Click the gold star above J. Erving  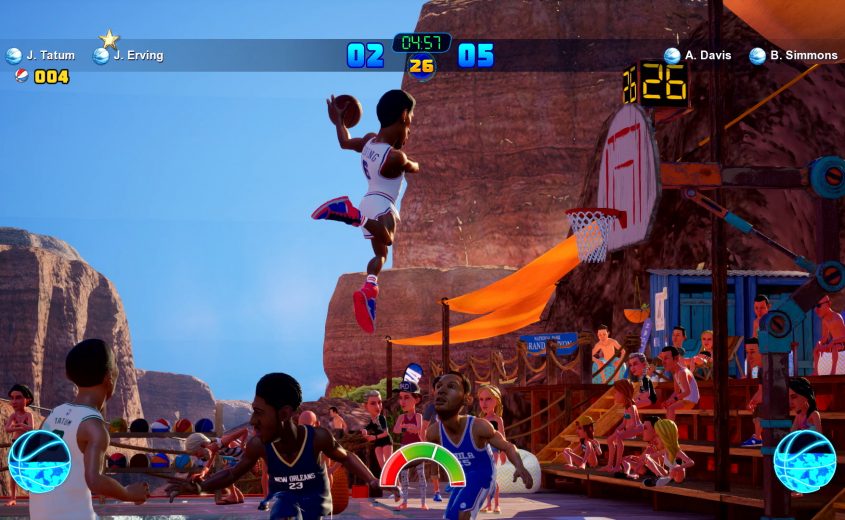click(x=109, y=39)
